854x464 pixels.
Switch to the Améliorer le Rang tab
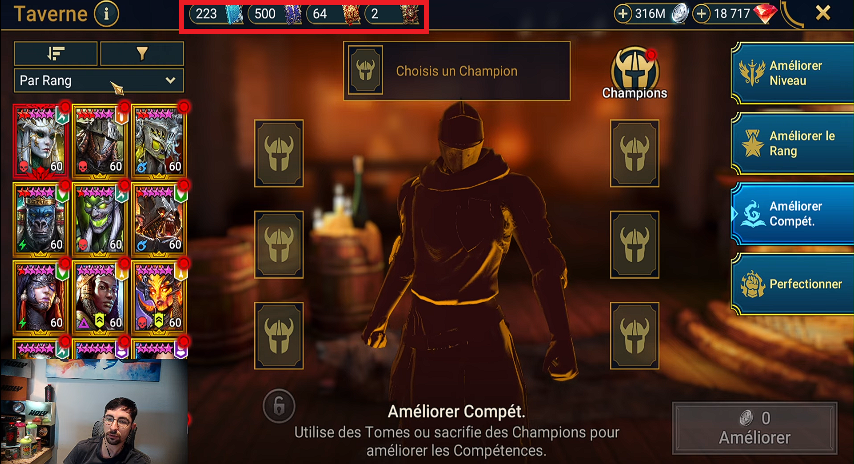click(792, 143)
